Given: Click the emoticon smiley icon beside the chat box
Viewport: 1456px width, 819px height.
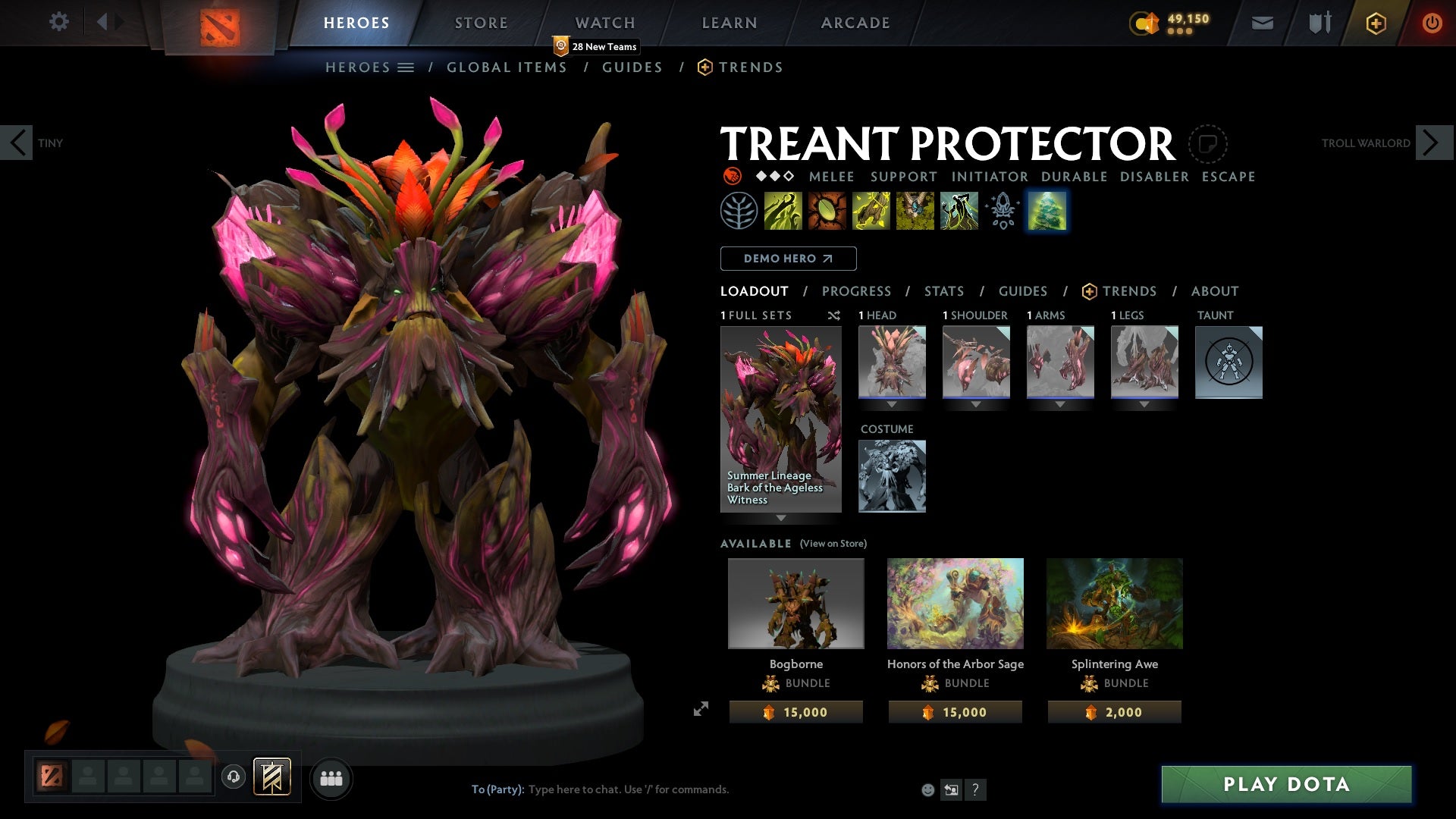Looking at the screenshot, I should [927, 789].
